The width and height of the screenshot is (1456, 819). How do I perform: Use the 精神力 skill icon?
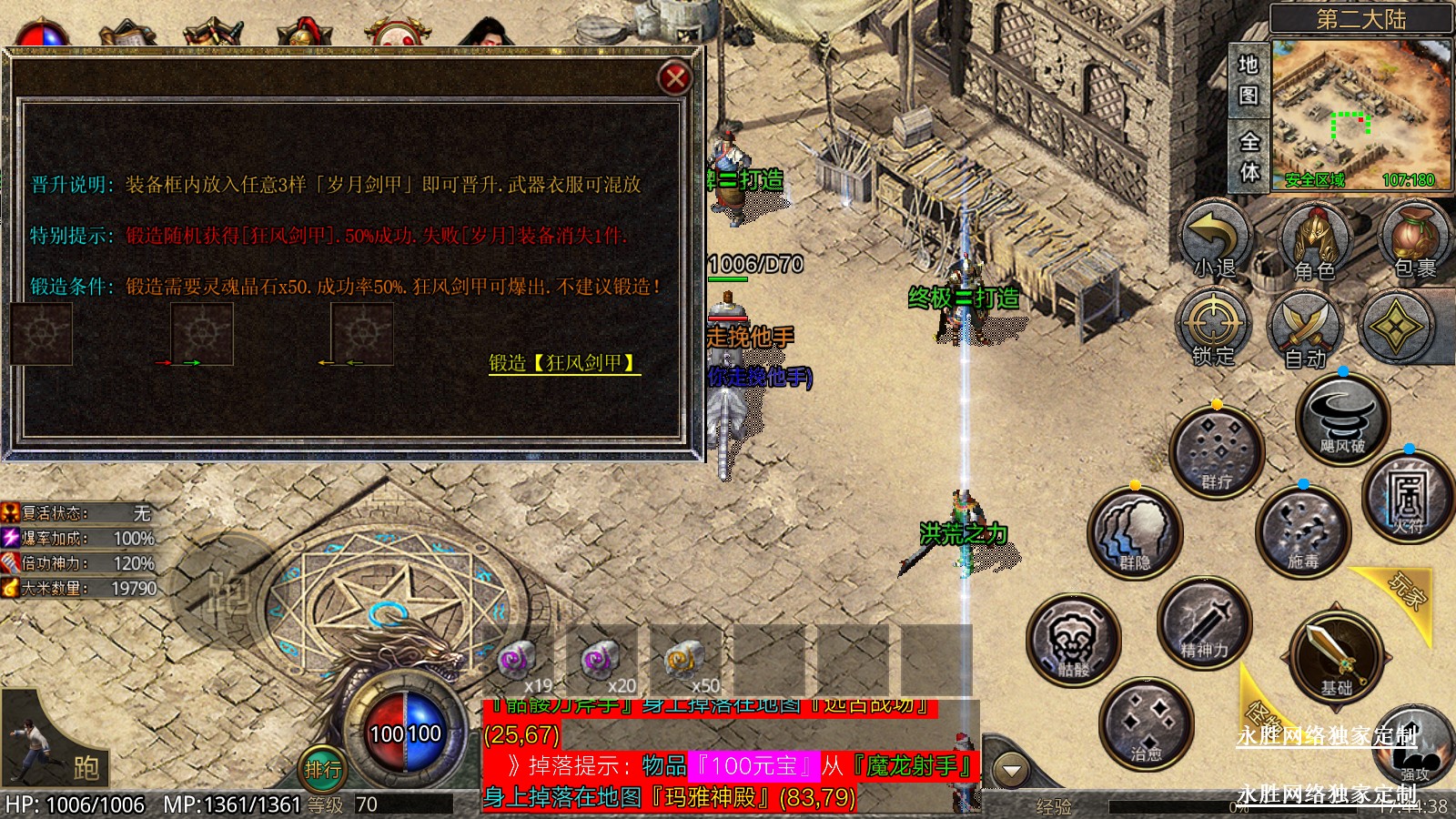[1204, 622]
